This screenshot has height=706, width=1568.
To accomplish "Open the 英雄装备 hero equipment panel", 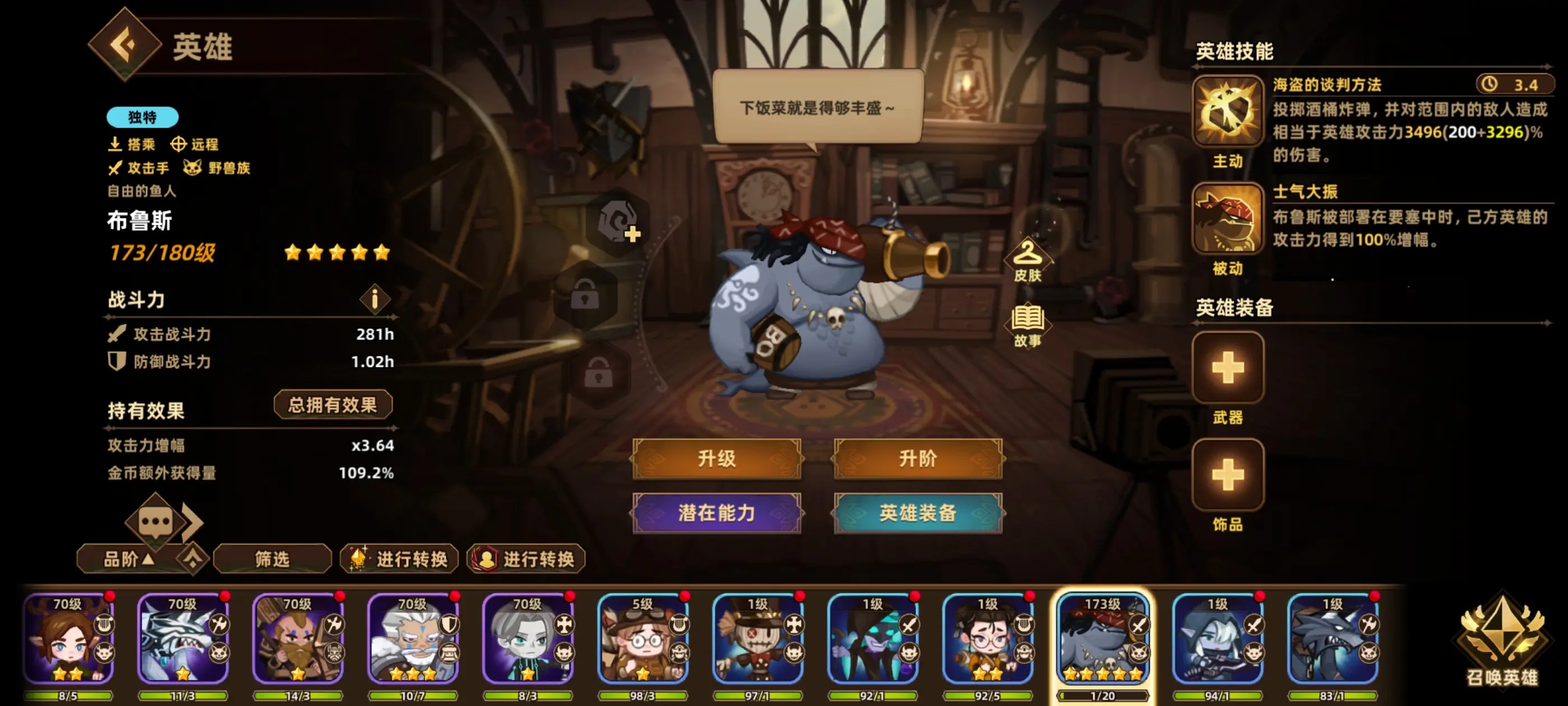I will (917, 513).
